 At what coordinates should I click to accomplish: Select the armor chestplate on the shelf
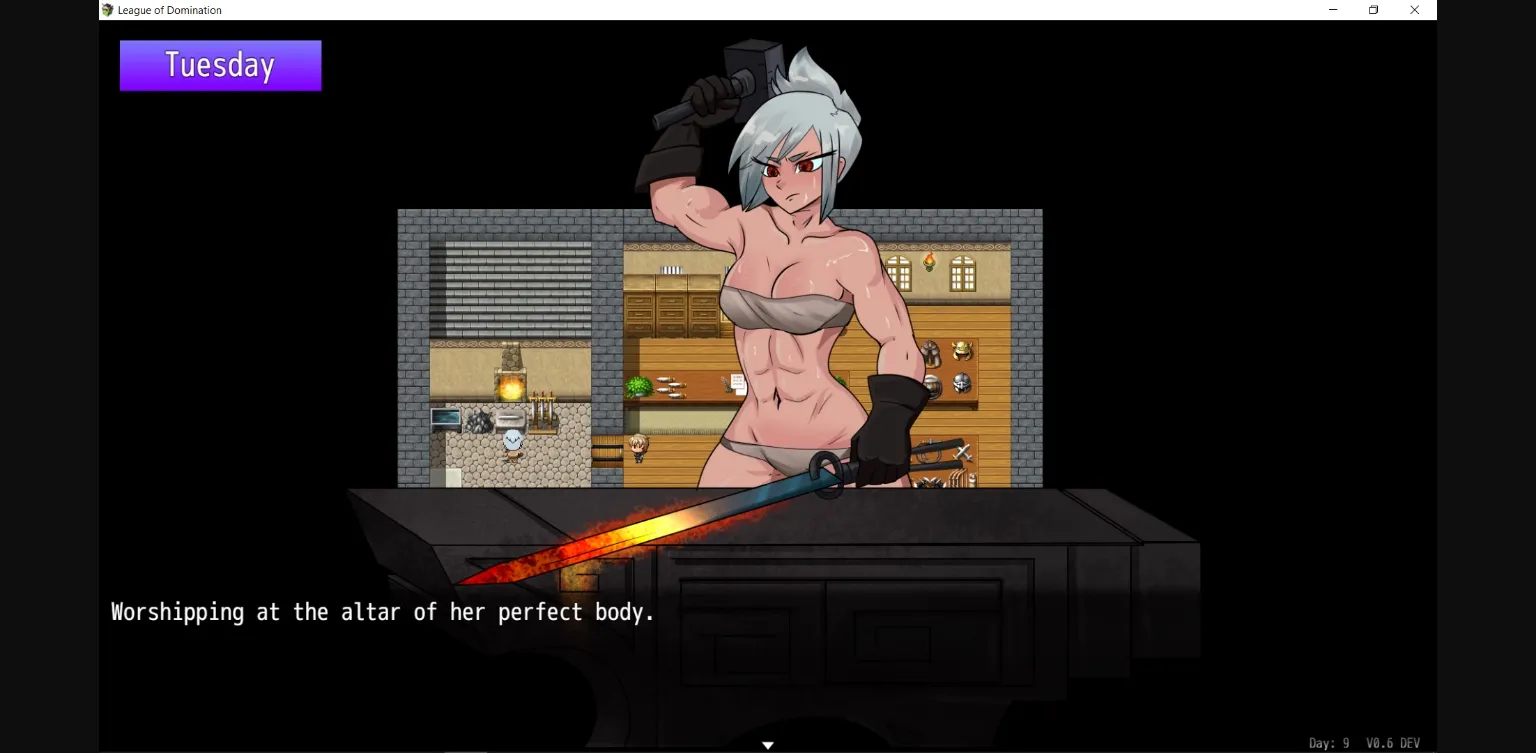(930, 352)
